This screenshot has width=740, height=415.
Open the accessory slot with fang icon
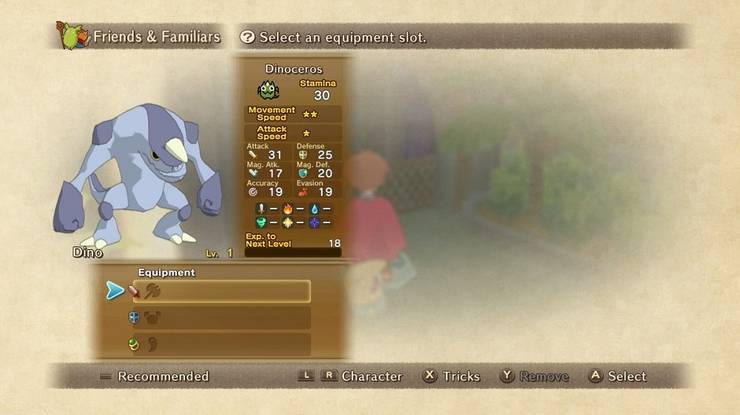click(219, 344)
